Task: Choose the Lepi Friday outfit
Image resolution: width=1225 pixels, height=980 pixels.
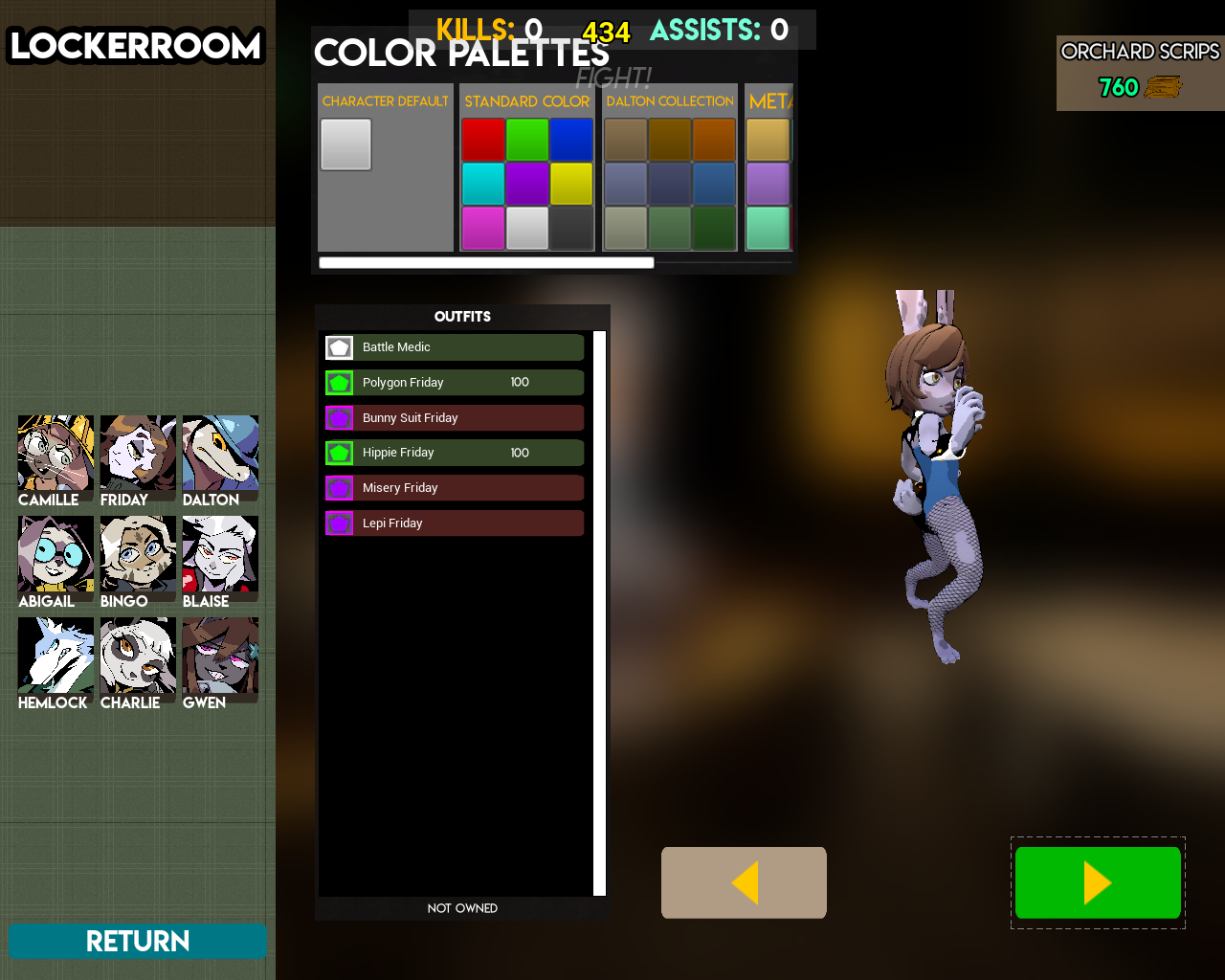Action: point(454,523)
